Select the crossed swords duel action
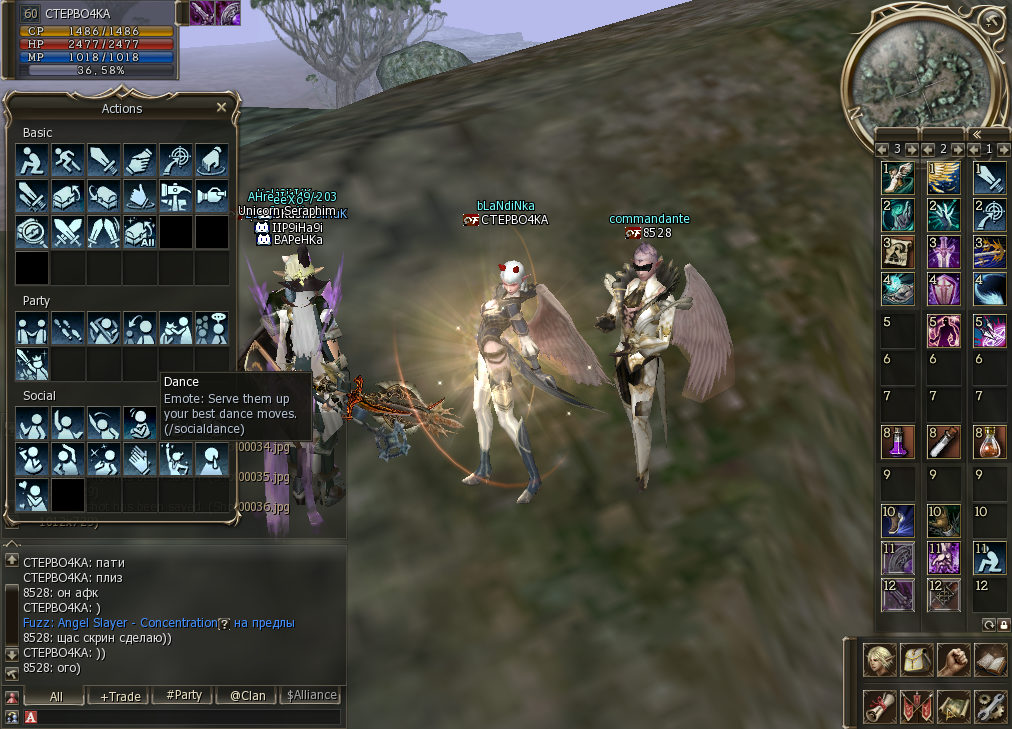Image resolution: width=1012 pixels, height=729 pixels. coord(67,232)
